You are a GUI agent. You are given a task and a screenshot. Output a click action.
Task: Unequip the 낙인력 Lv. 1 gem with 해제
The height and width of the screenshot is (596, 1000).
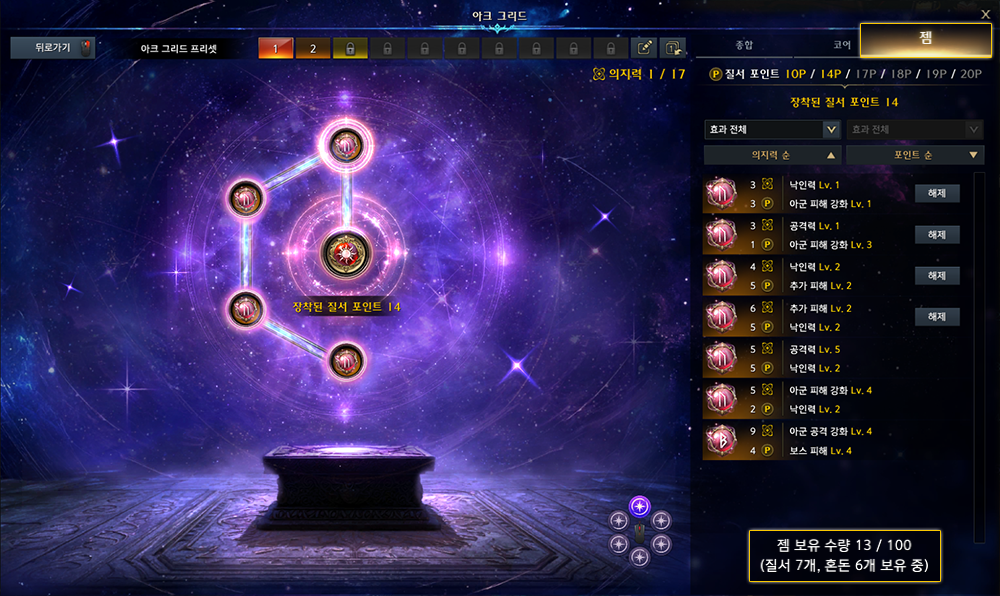937,194
